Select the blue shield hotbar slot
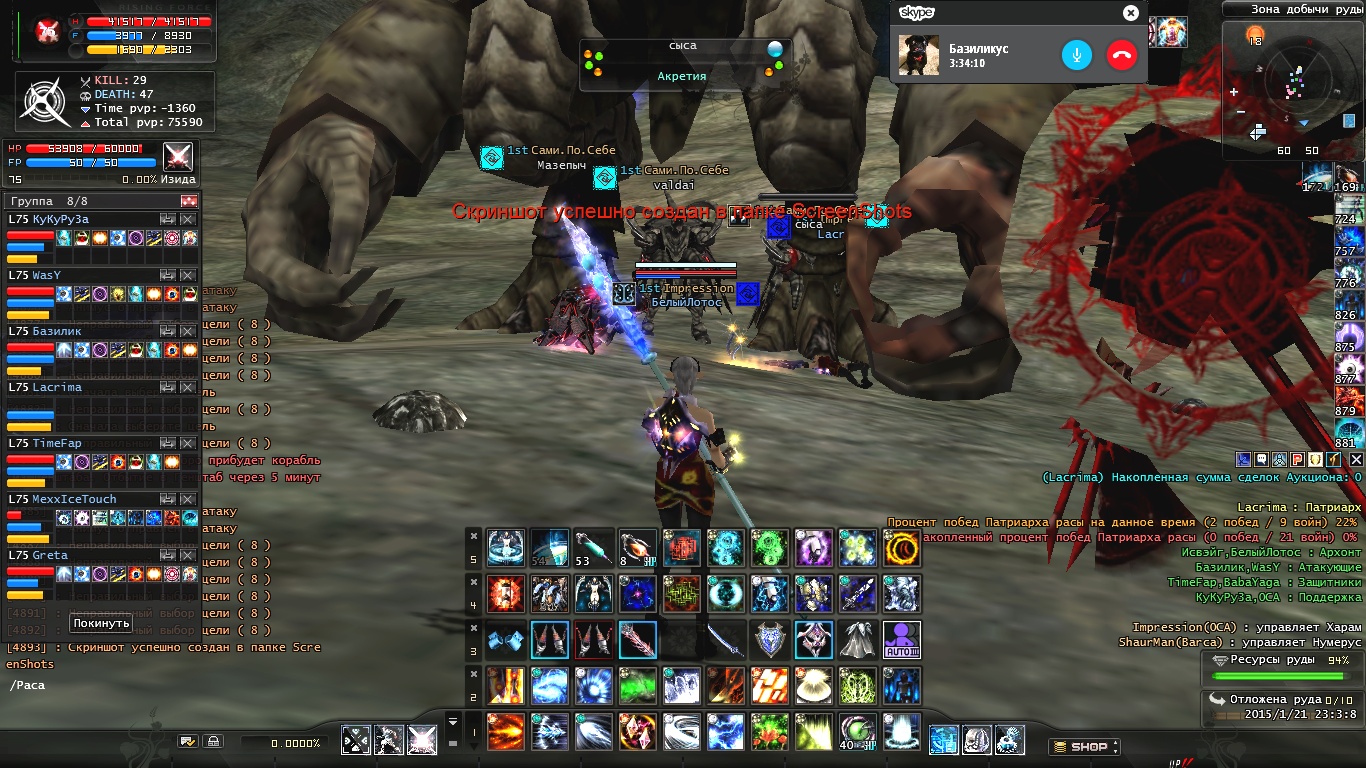Image resolution: width=1366 pixels, height=768 pixels. tap(770, 639)
